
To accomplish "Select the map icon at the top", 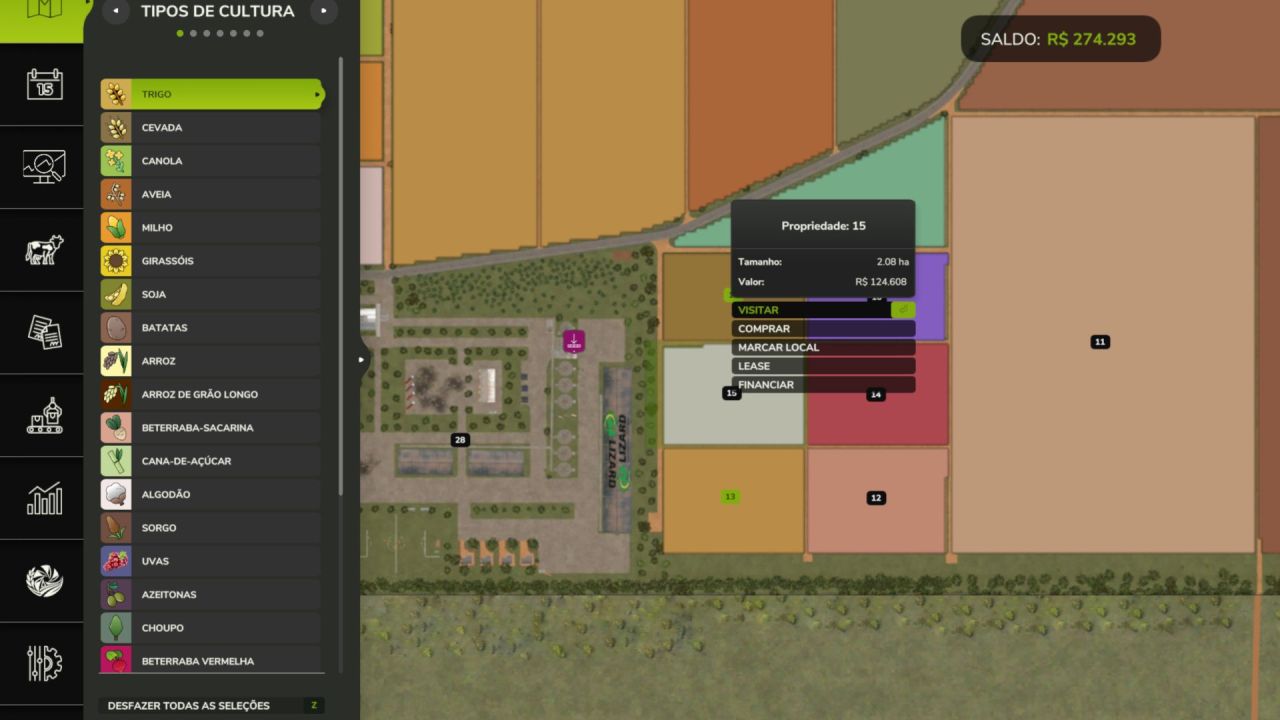I will pos(42,16).
